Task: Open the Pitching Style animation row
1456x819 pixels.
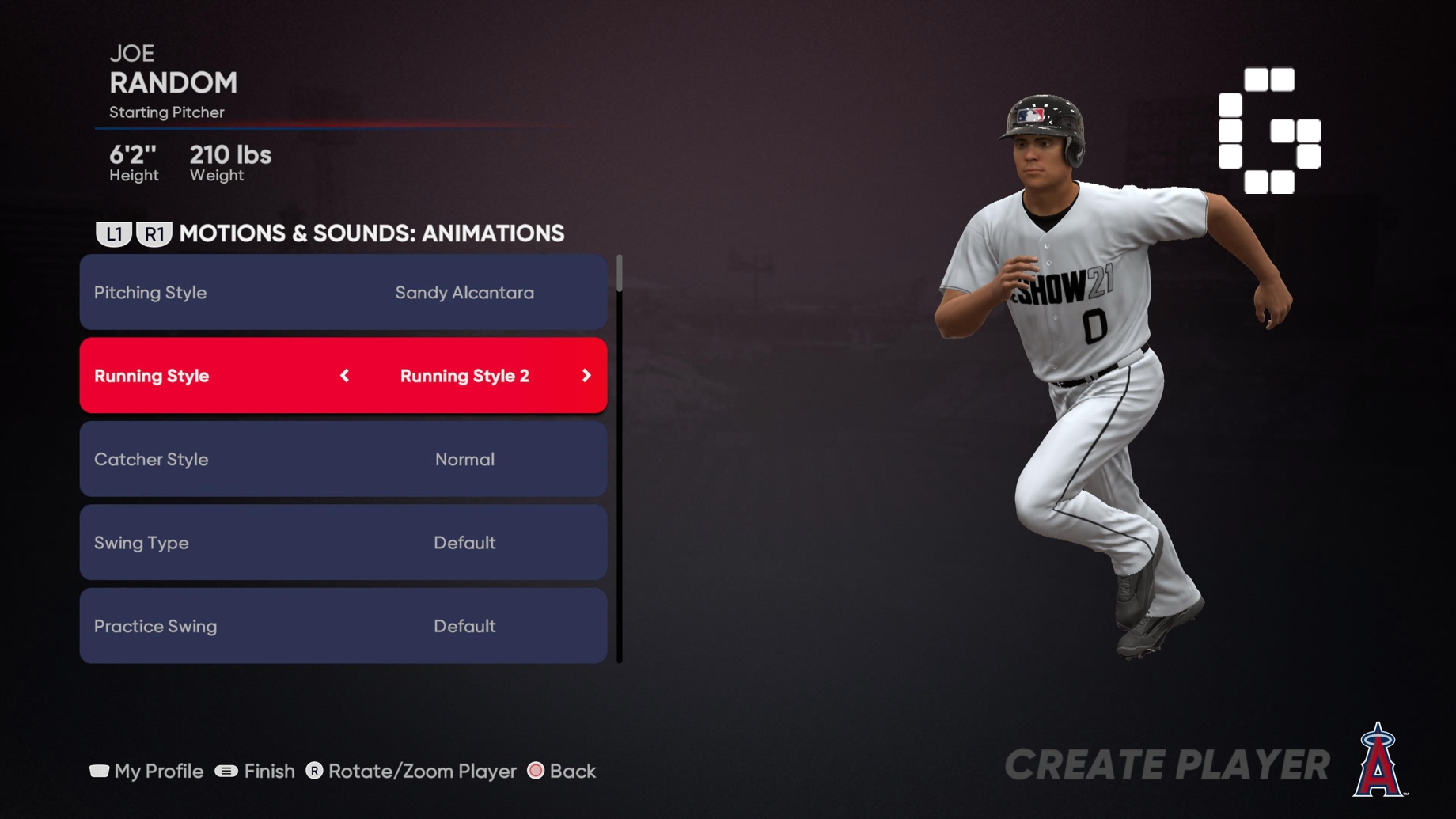Action: point(343,292)
